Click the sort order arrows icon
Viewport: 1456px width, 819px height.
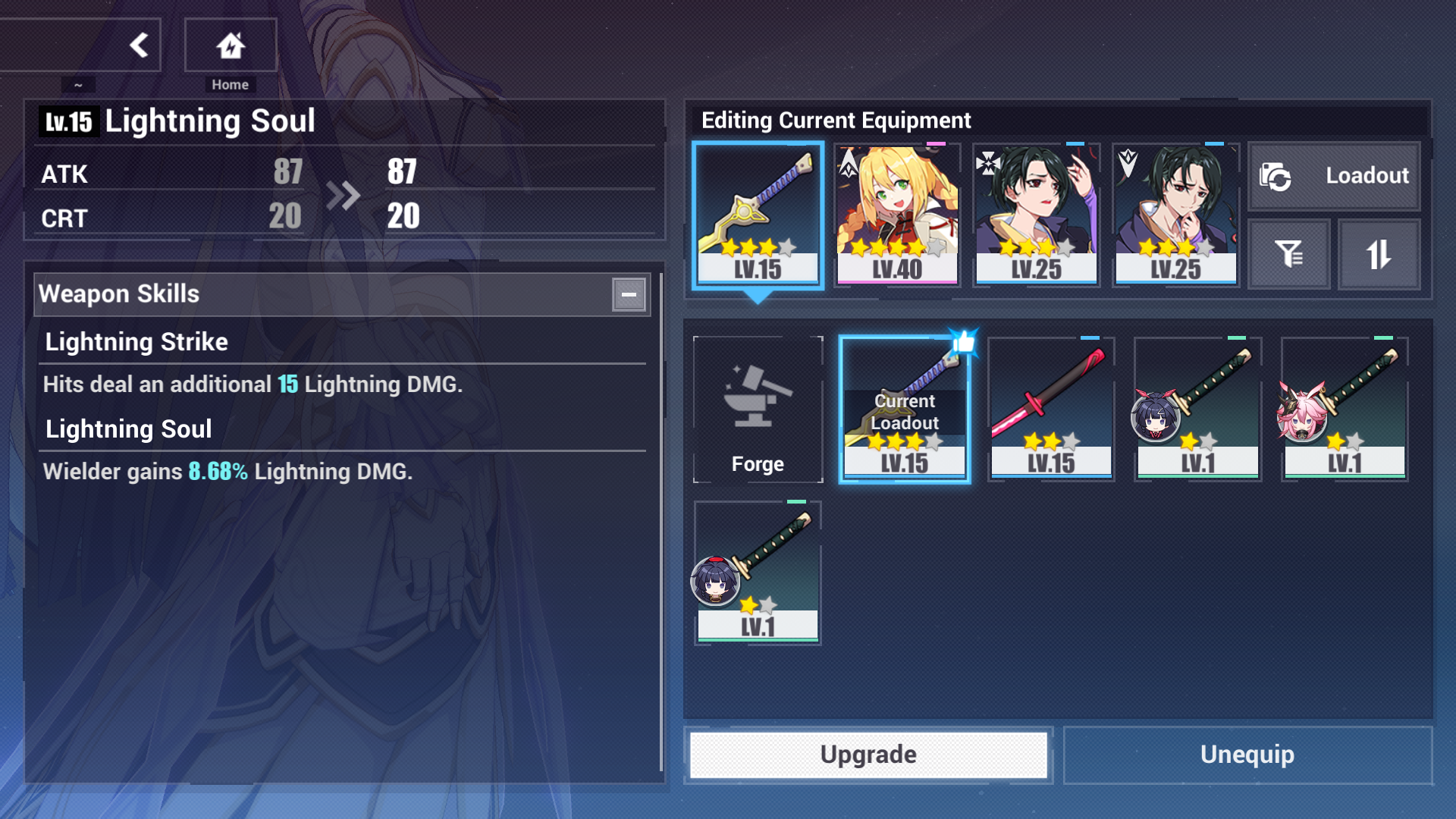point(1379,254)
